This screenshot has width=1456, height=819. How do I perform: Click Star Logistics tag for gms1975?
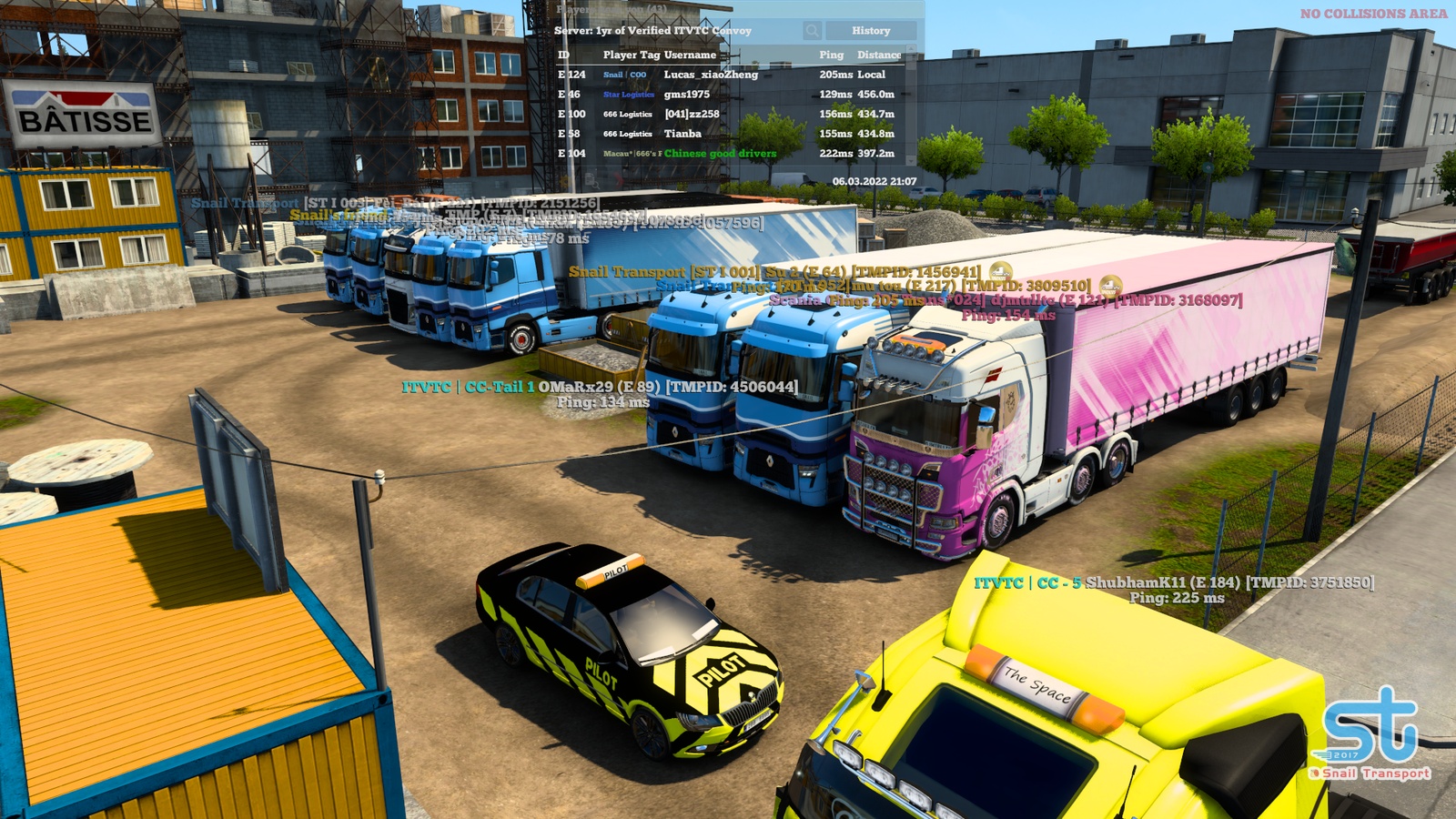point(628,94)
